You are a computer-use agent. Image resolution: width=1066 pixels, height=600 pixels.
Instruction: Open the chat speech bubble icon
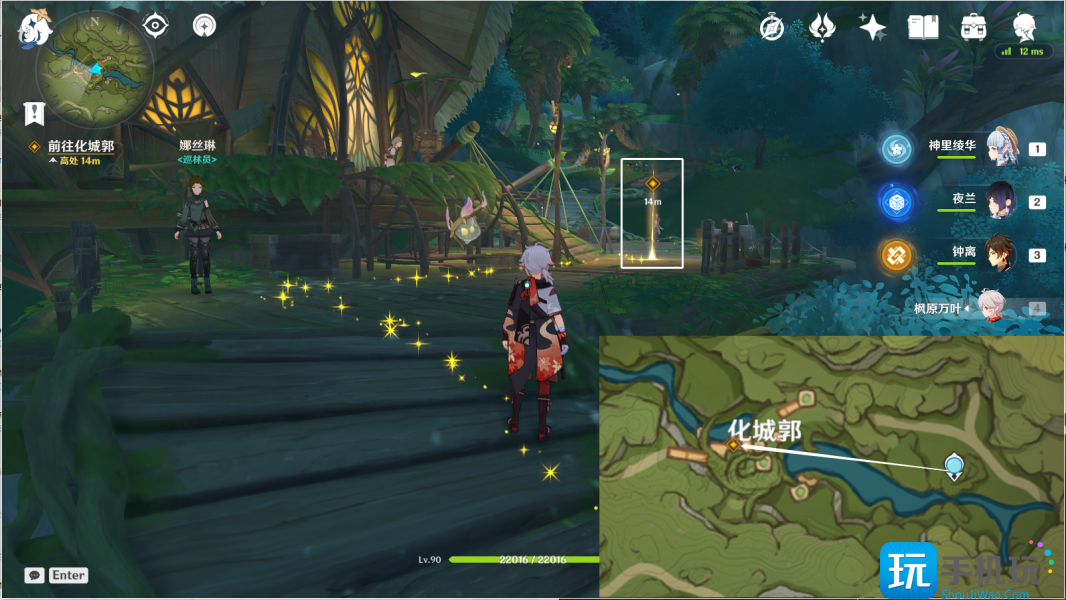pyautogui.click(x=35, y=575)
